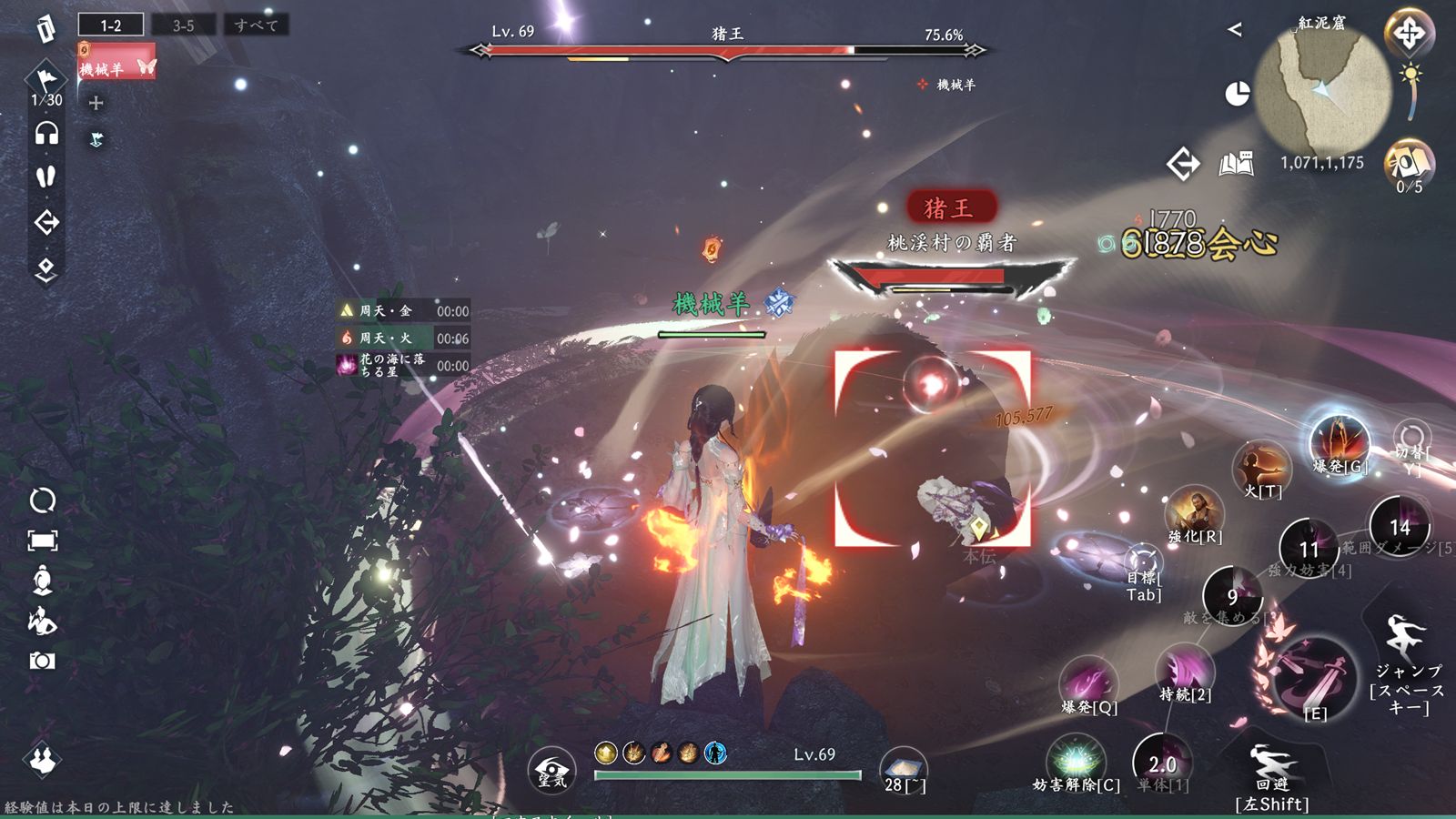Use the 妨害解除[C] skill
Viewport: 1456px width, 819px height.
click(x=1076, y=760)
